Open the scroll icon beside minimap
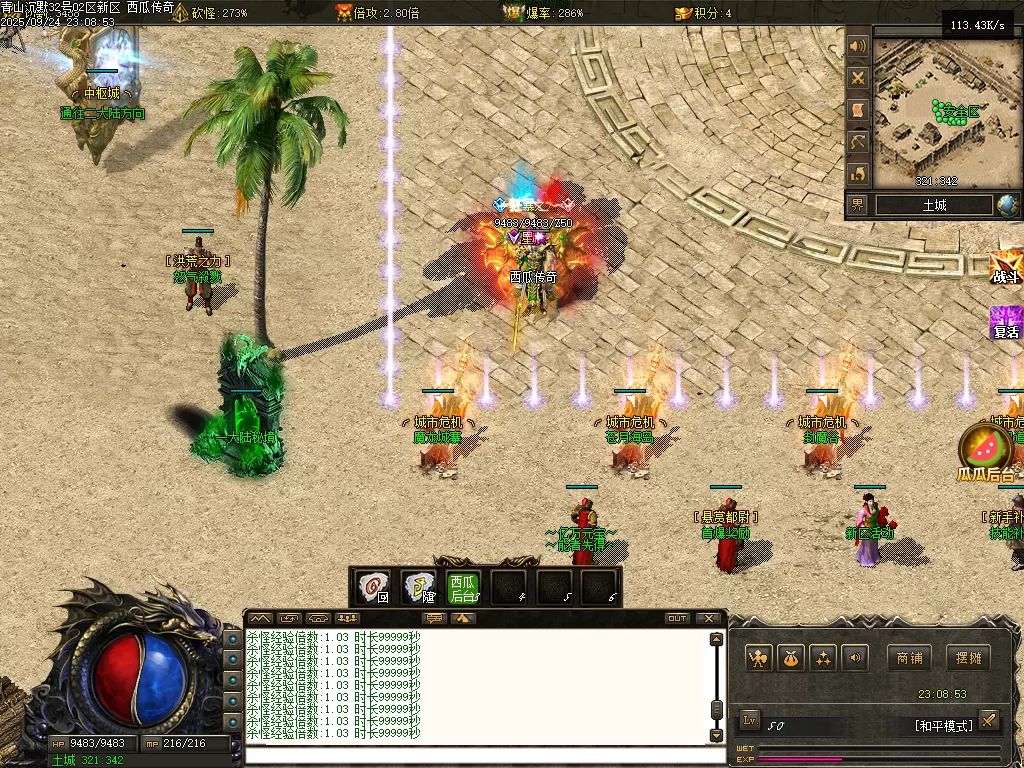 pos(858,110)
